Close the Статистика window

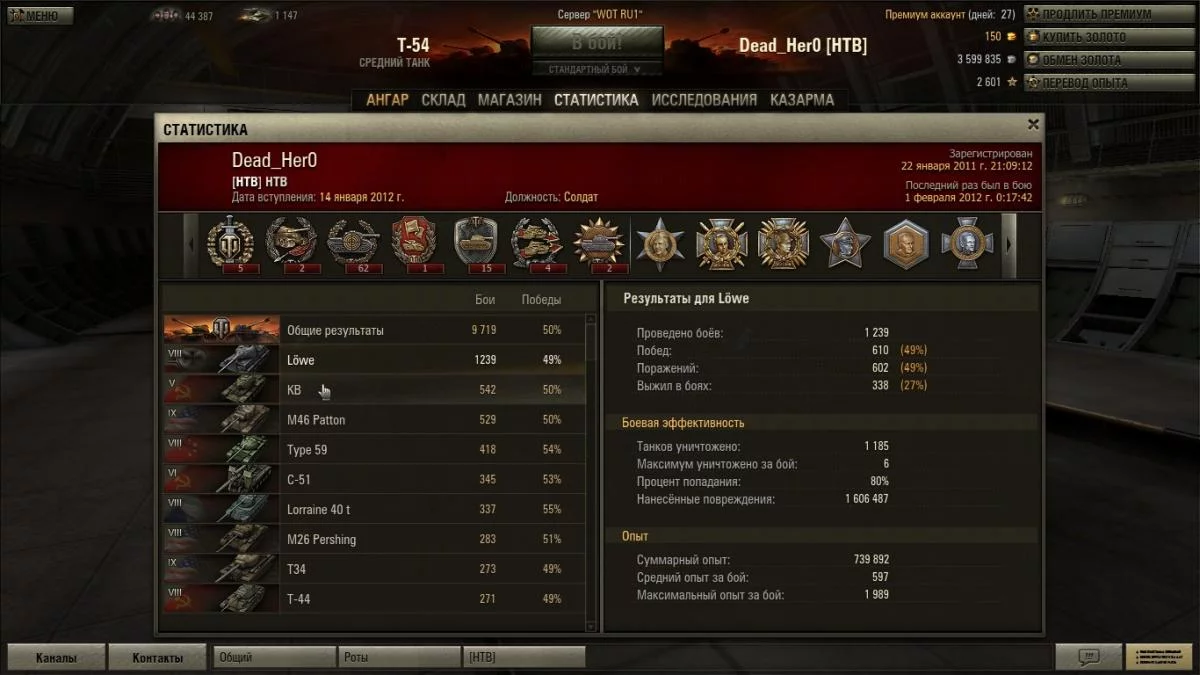coord(1033,124)
